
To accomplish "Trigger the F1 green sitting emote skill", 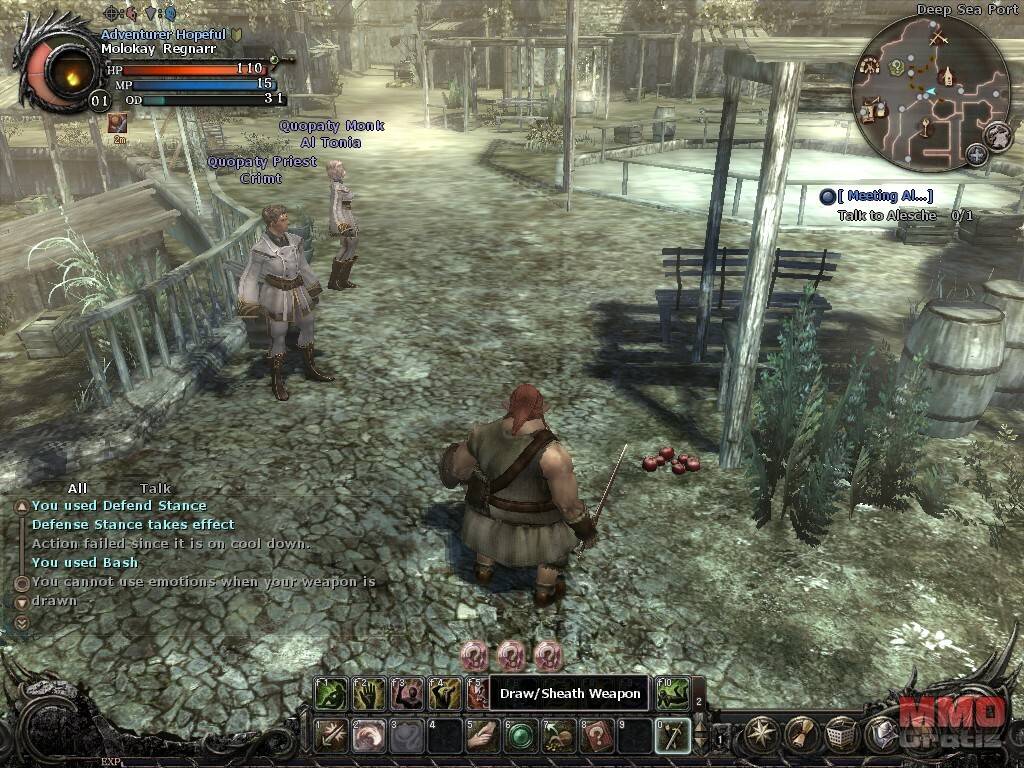I will (x=330, y=693).
